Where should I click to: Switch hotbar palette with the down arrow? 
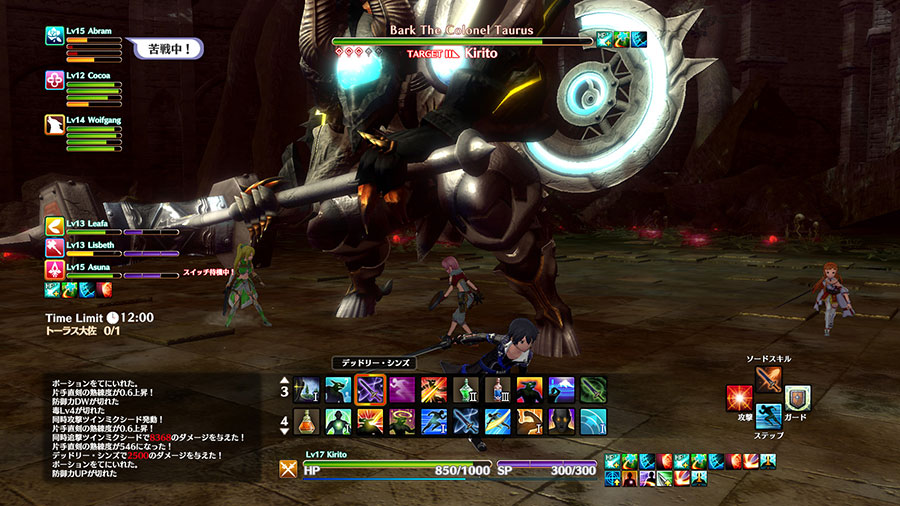tap(283, 431)
